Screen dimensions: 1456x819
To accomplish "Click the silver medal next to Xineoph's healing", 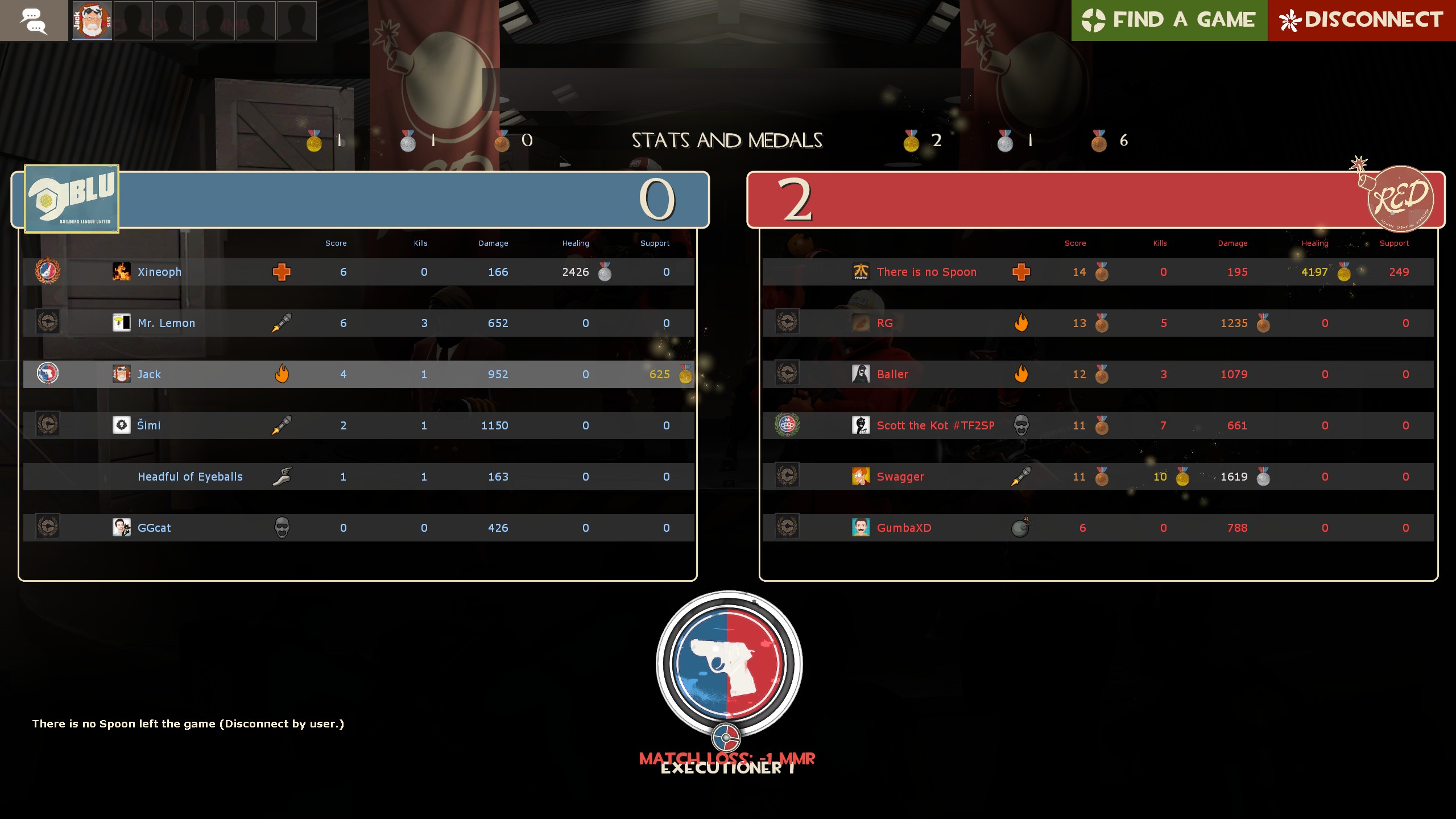I will click(x=605, y=272).
